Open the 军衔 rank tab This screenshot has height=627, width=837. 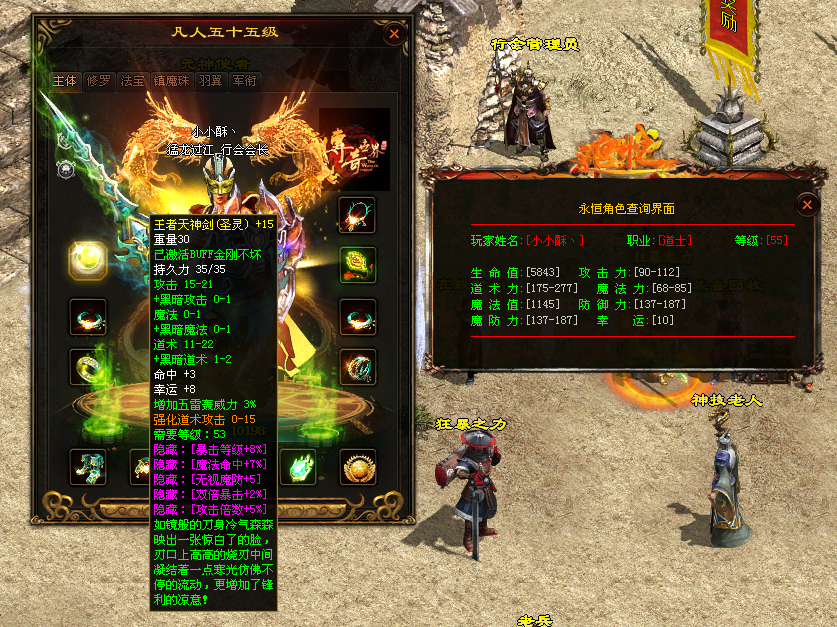coord(244,81)
